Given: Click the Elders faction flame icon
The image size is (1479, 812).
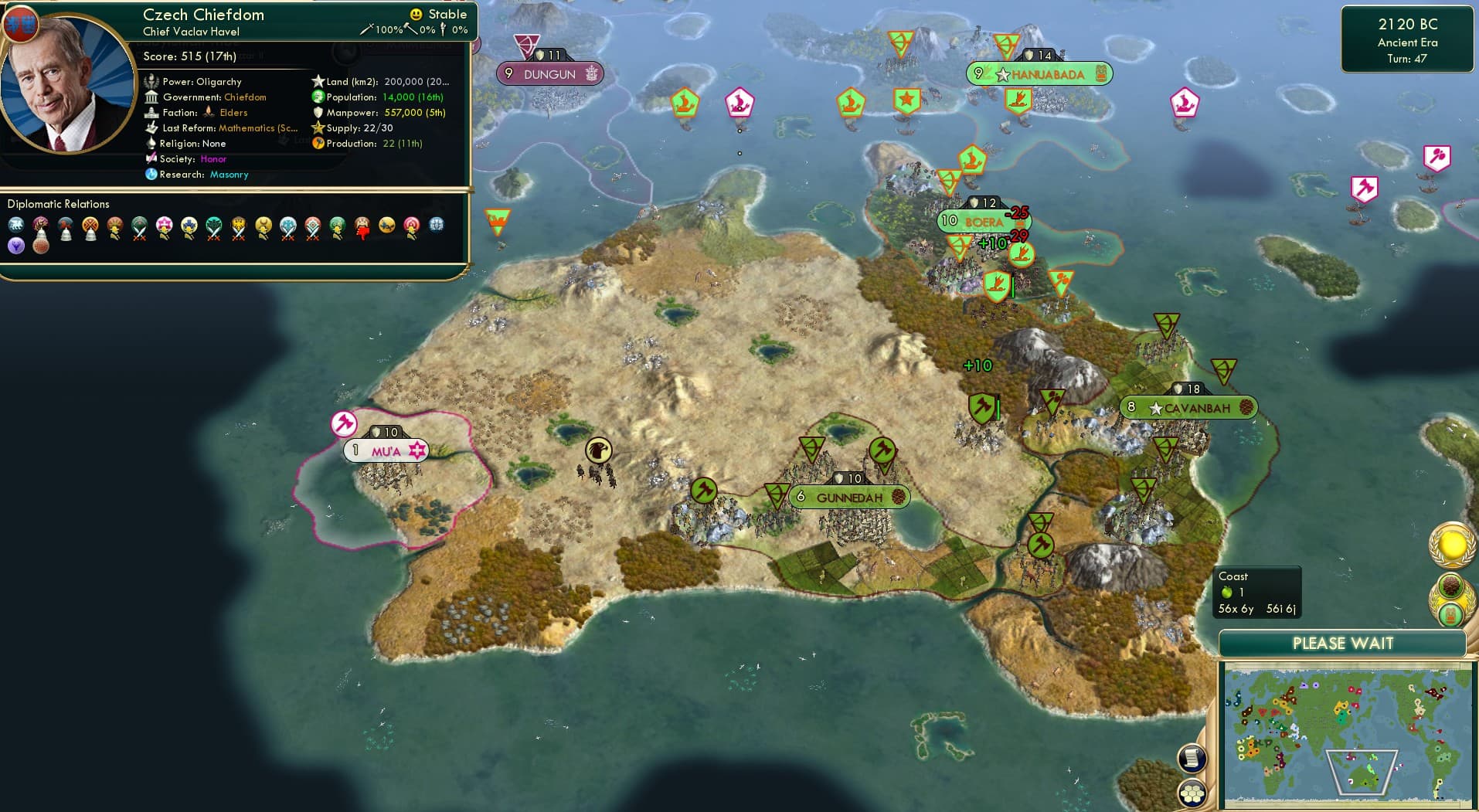Looking at the screenshot, I should click(x=209, y=112).
